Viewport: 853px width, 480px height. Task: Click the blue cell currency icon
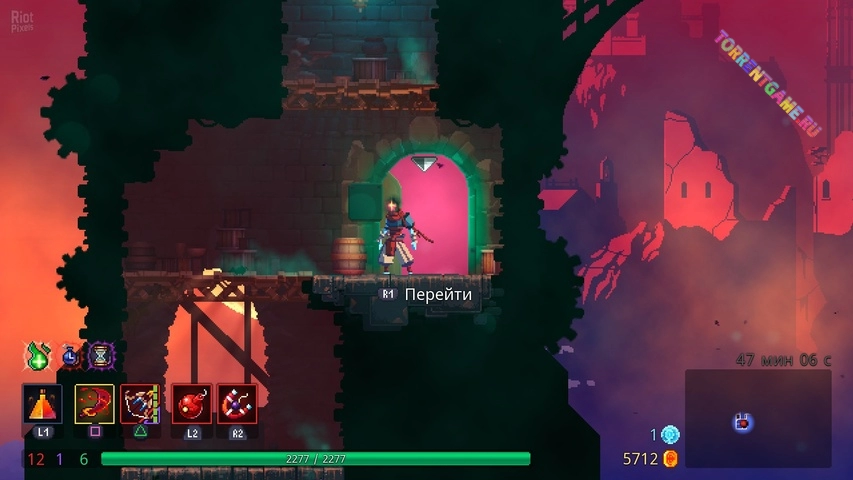(670, 435)
